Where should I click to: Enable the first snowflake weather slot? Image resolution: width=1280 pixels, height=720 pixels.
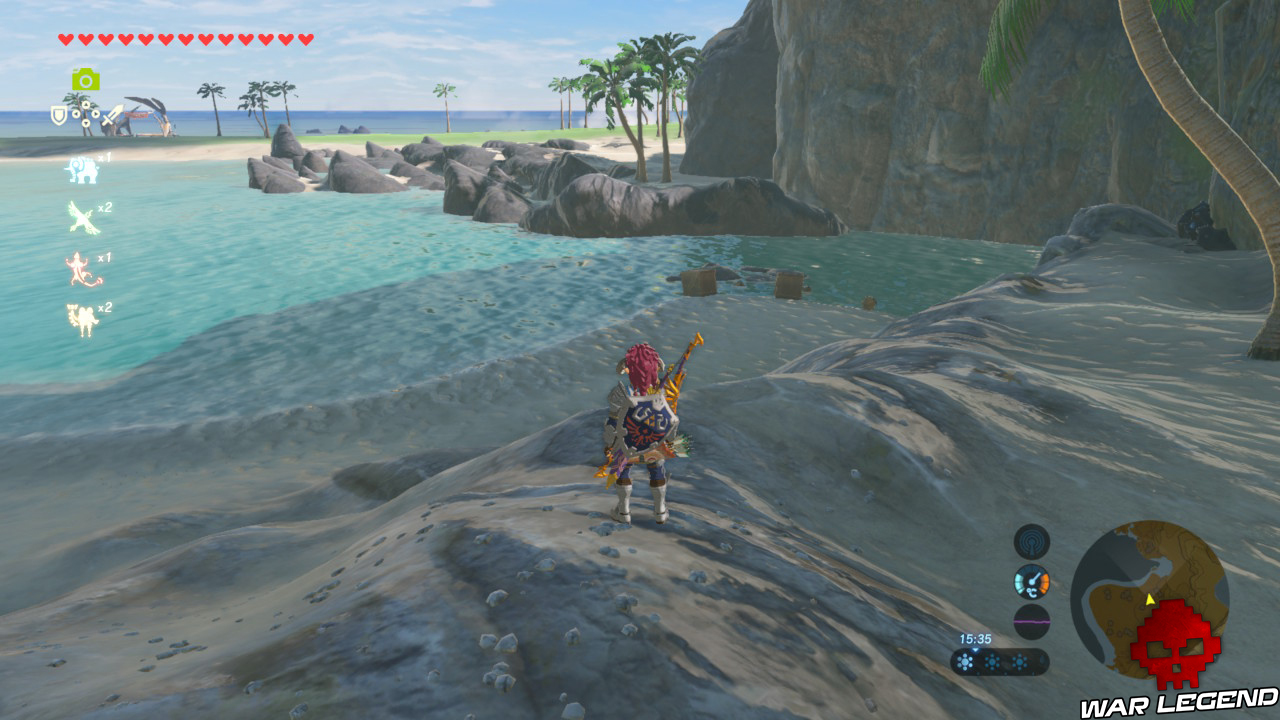pos(965,661)
